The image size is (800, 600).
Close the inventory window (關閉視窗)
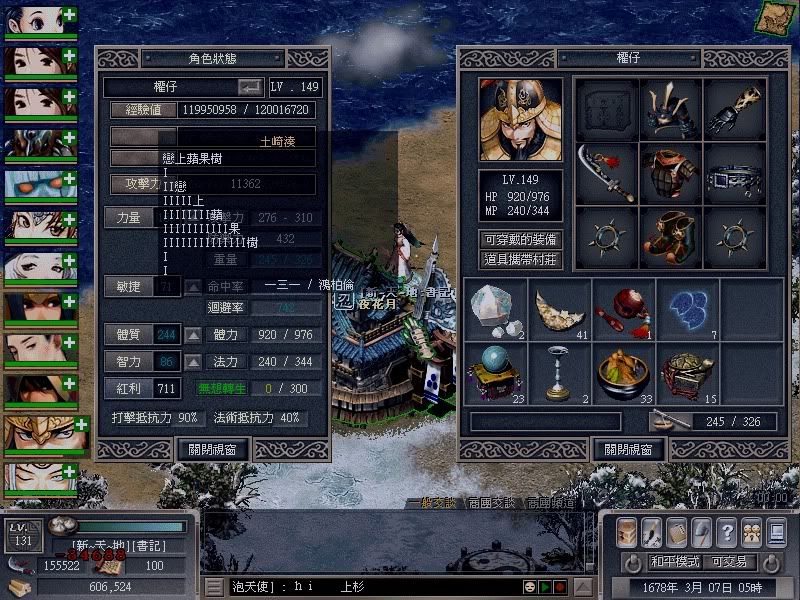tap(628, 450)
